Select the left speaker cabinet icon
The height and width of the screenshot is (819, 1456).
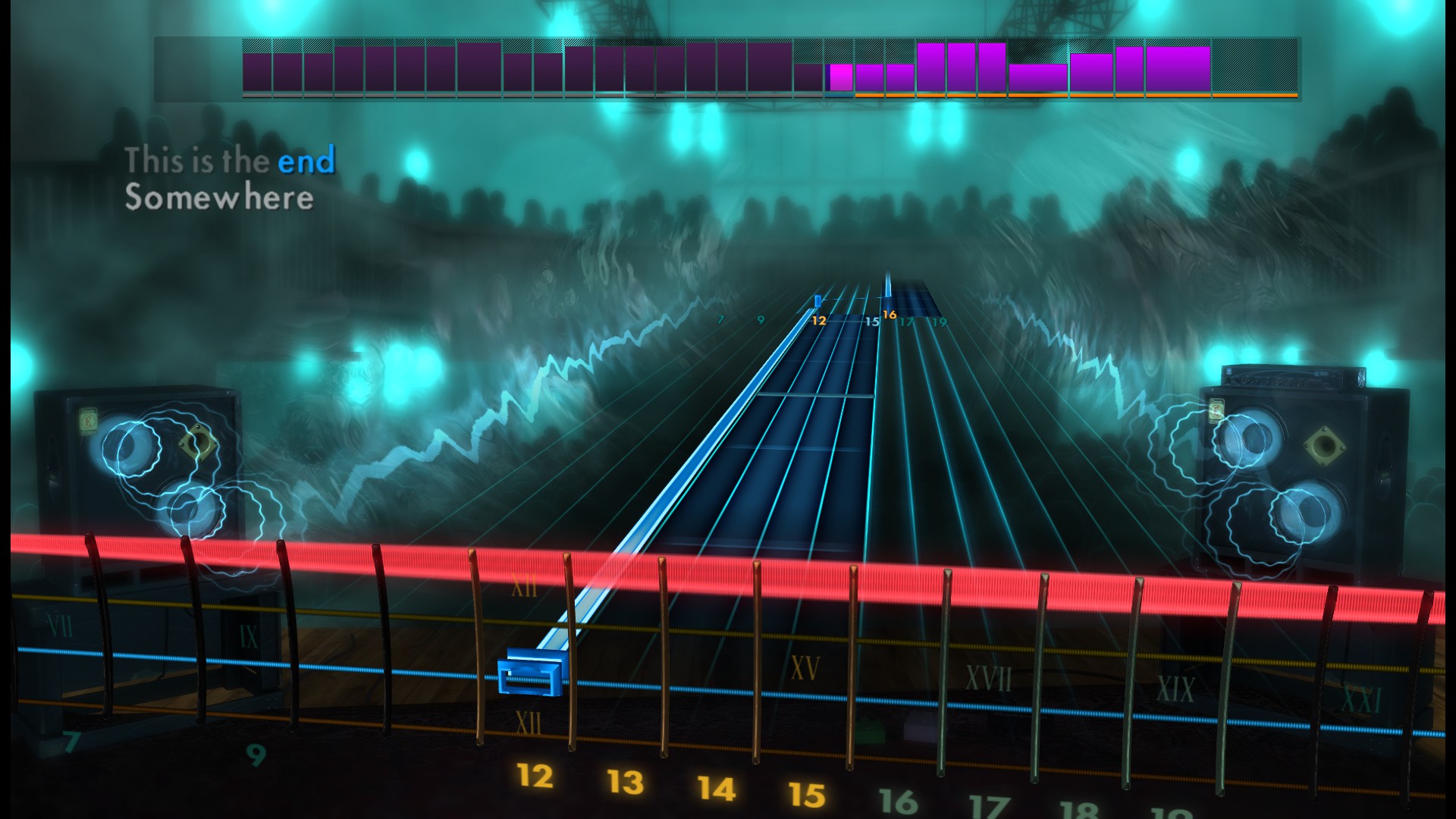click(x=140, y=470)
